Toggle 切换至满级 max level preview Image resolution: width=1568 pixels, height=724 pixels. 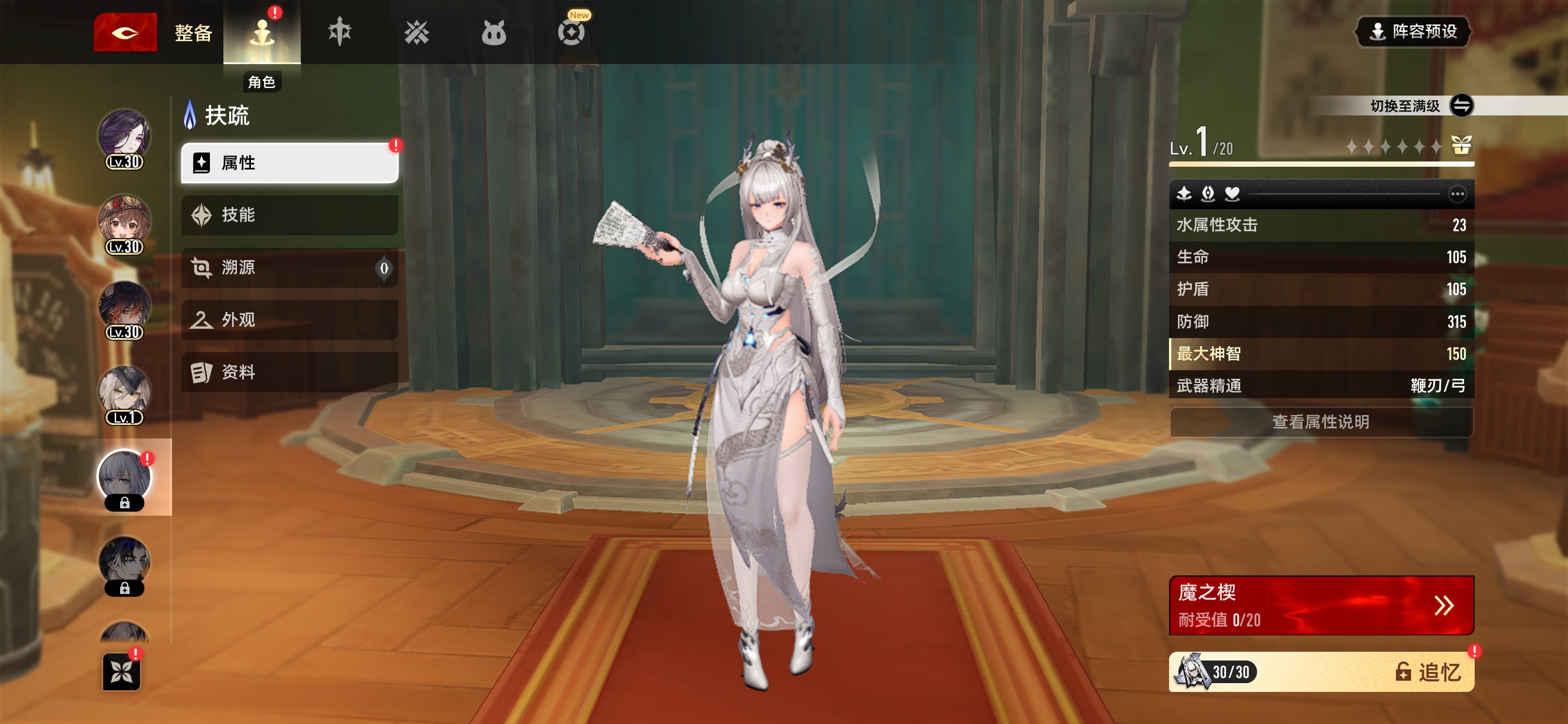pos(1461,106)
